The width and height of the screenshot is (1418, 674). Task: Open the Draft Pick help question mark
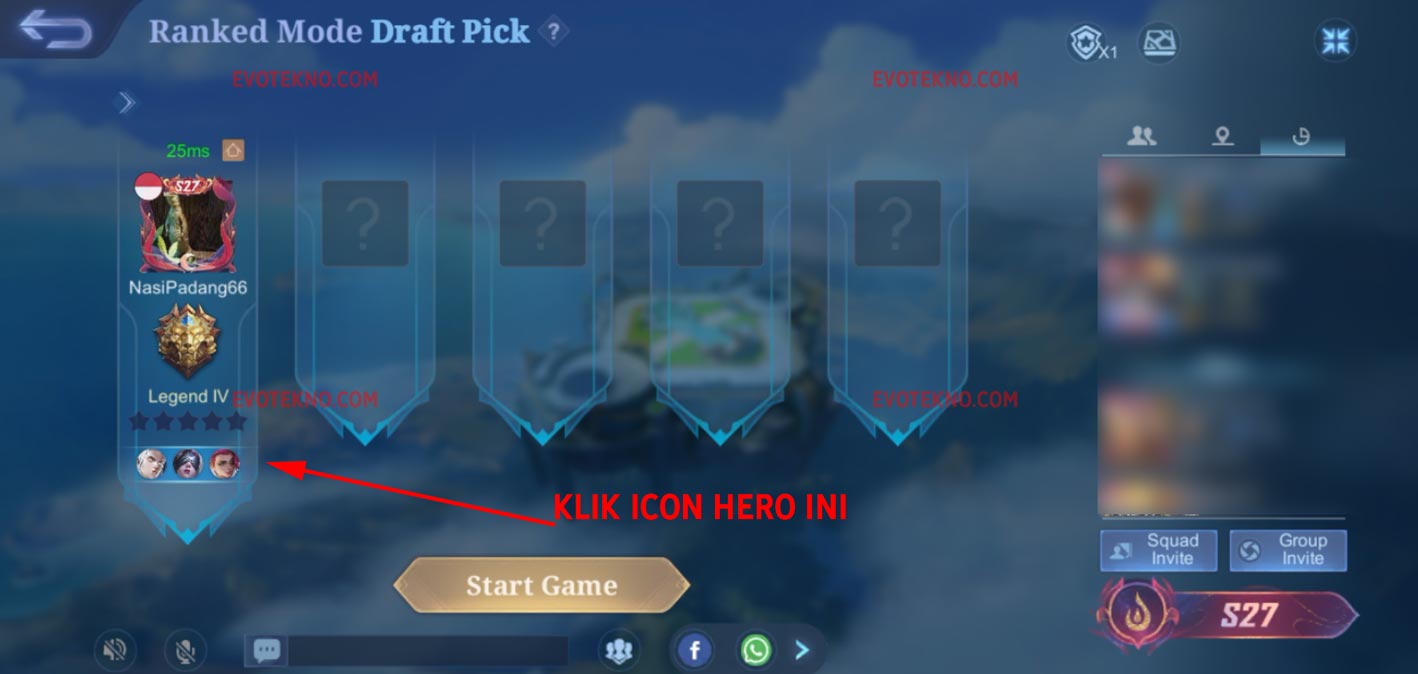(x=553, y=32)
